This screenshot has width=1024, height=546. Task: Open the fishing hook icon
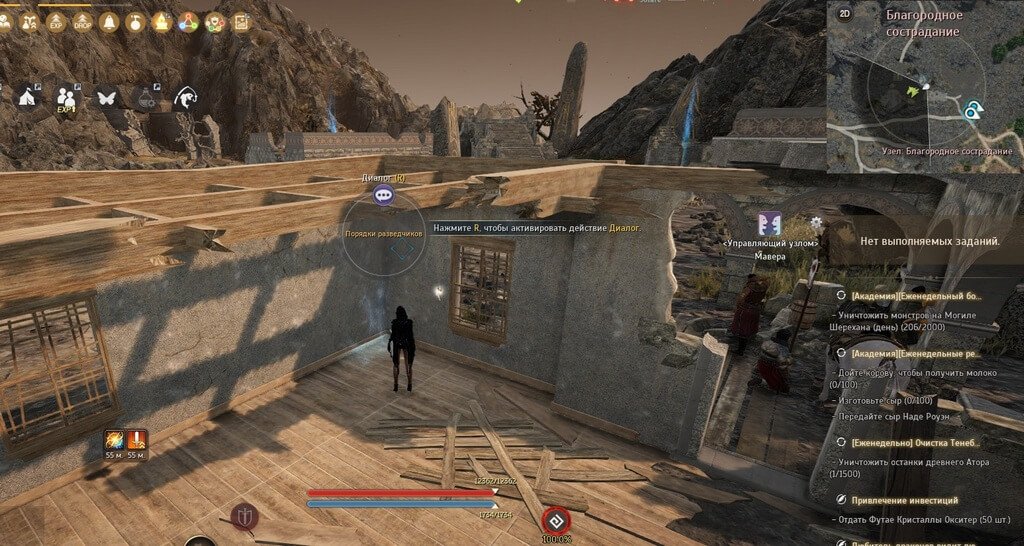[x=185, y=97]
